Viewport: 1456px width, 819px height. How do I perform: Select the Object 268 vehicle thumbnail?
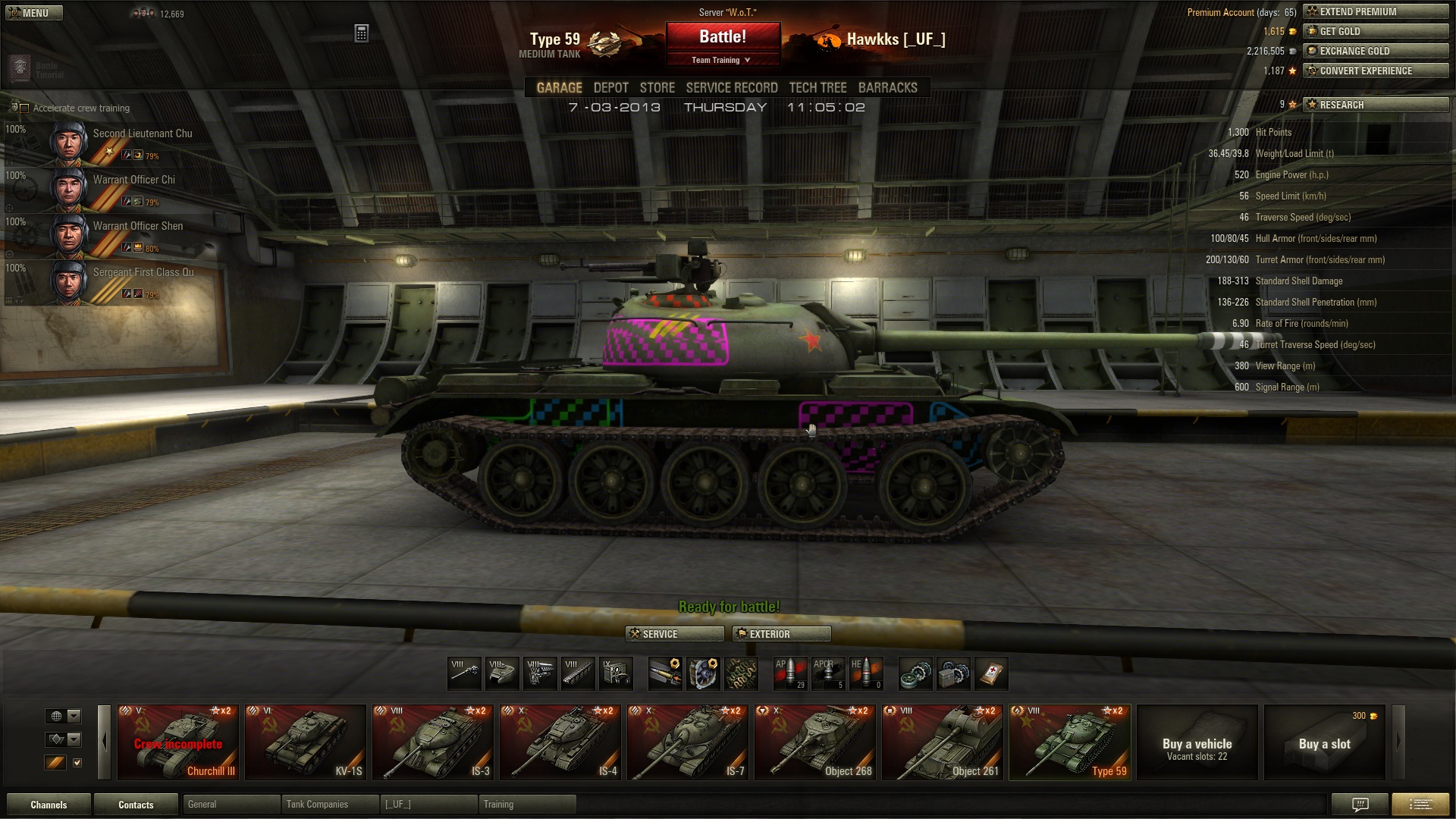click(x=815, y=742)
